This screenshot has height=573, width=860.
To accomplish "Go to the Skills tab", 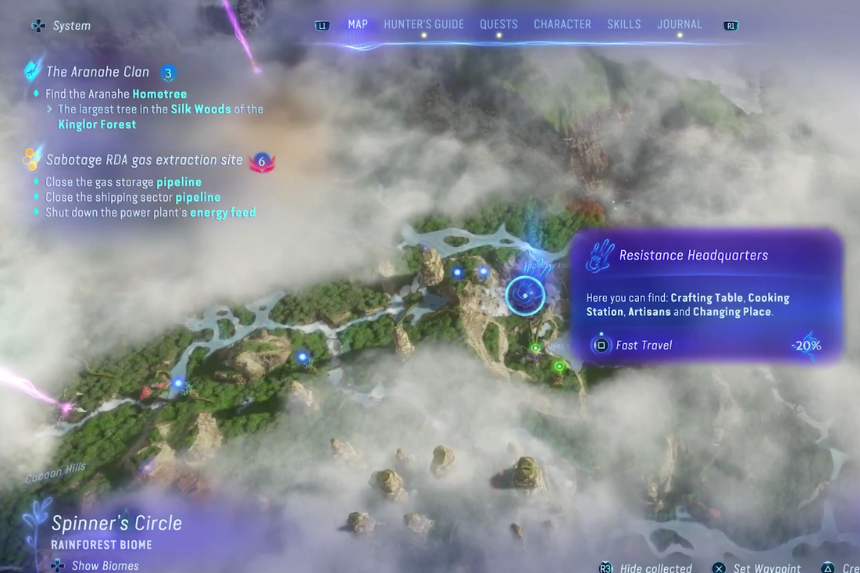I will tap(624, 24).
